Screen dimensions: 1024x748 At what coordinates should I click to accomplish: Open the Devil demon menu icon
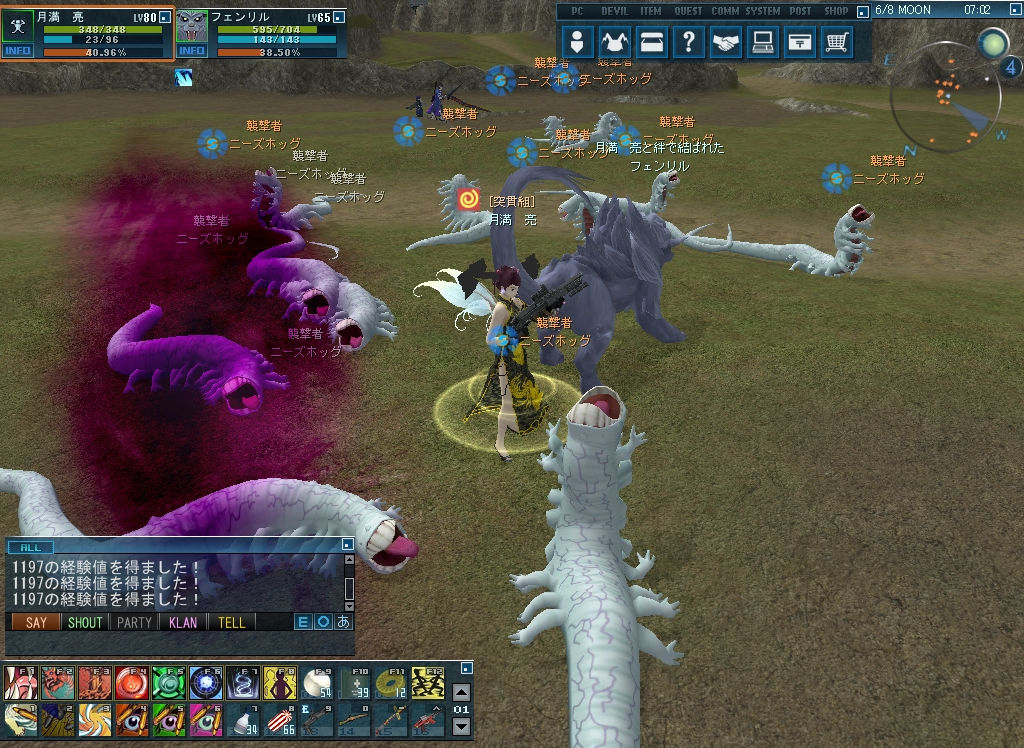pos(615,42)
